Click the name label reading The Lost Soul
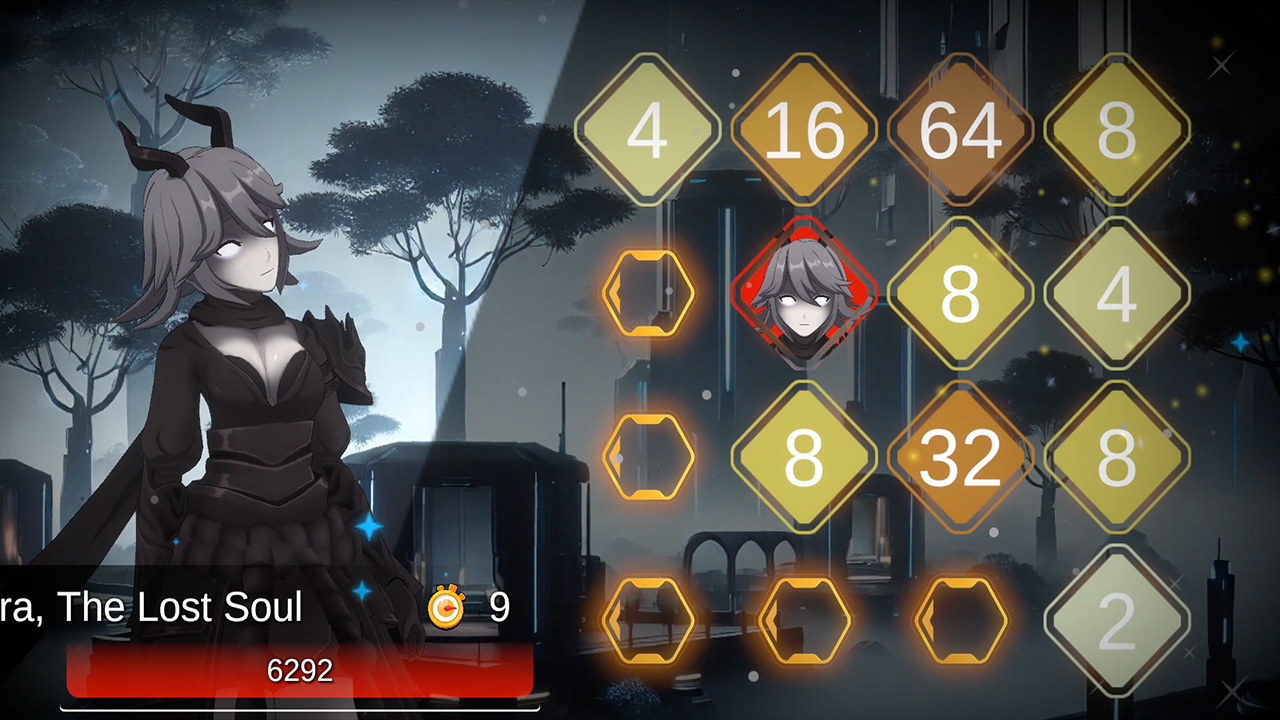Screen dimensions: 1280x720 (150, 605)
